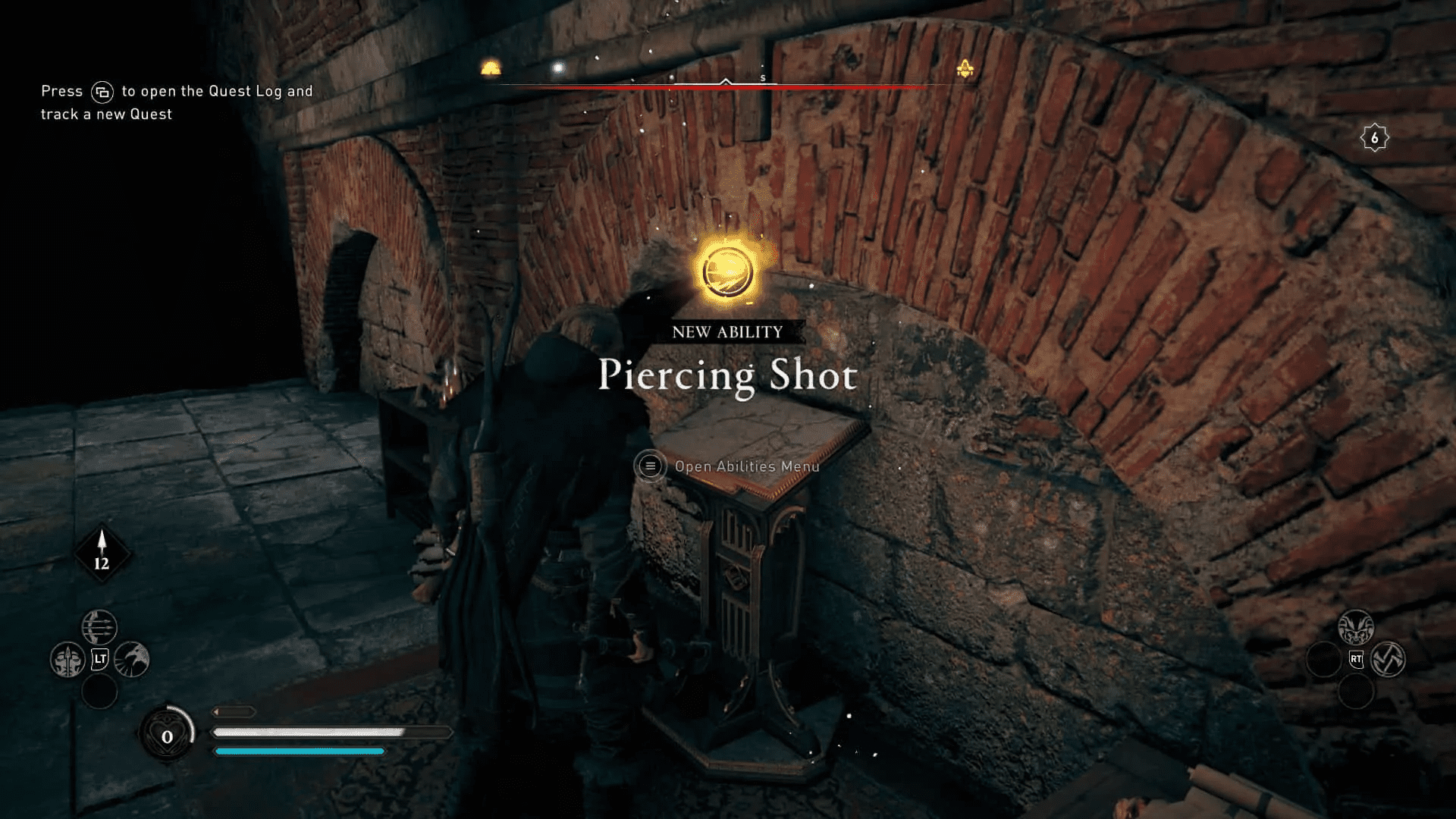Select the yellow objective marker on the compass

tap(965, 68)
